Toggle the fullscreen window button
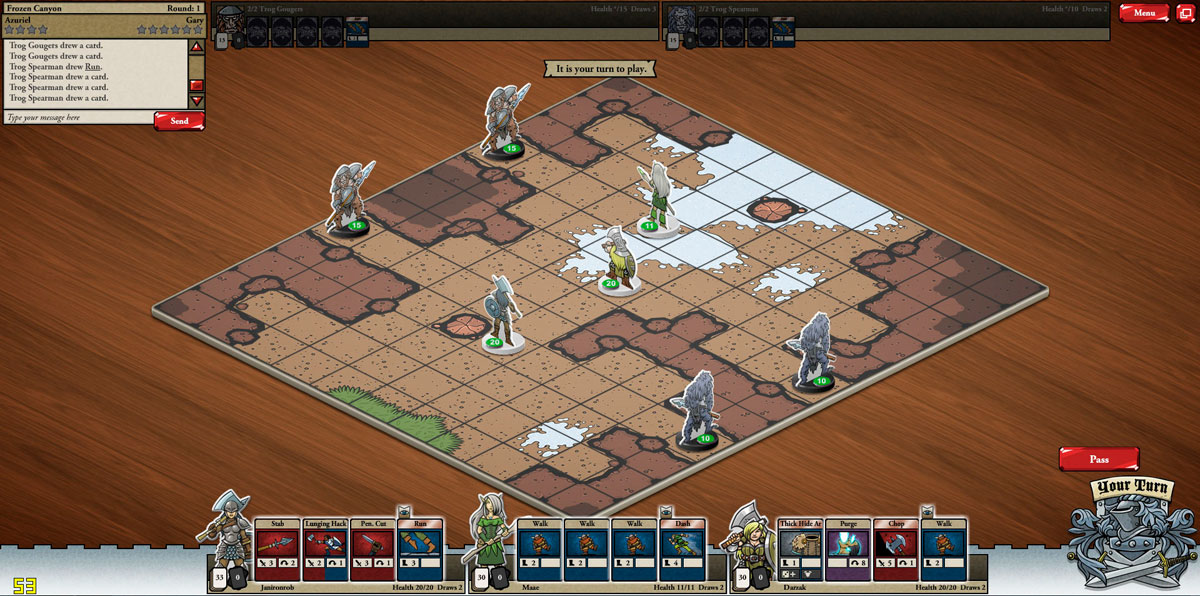This screenshot has width=1200, height=596. 1185,13
